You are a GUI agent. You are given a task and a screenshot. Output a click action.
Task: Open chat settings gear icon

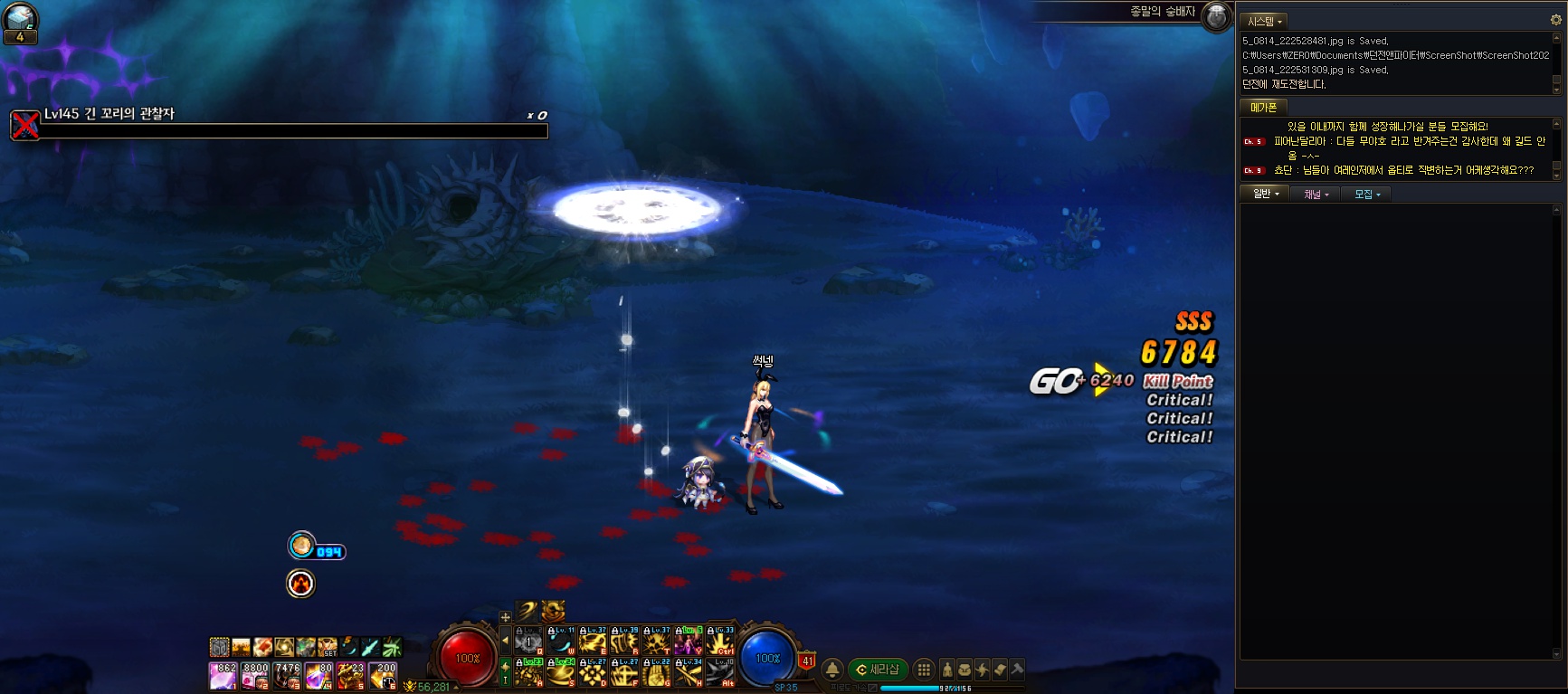(1556, 19)
